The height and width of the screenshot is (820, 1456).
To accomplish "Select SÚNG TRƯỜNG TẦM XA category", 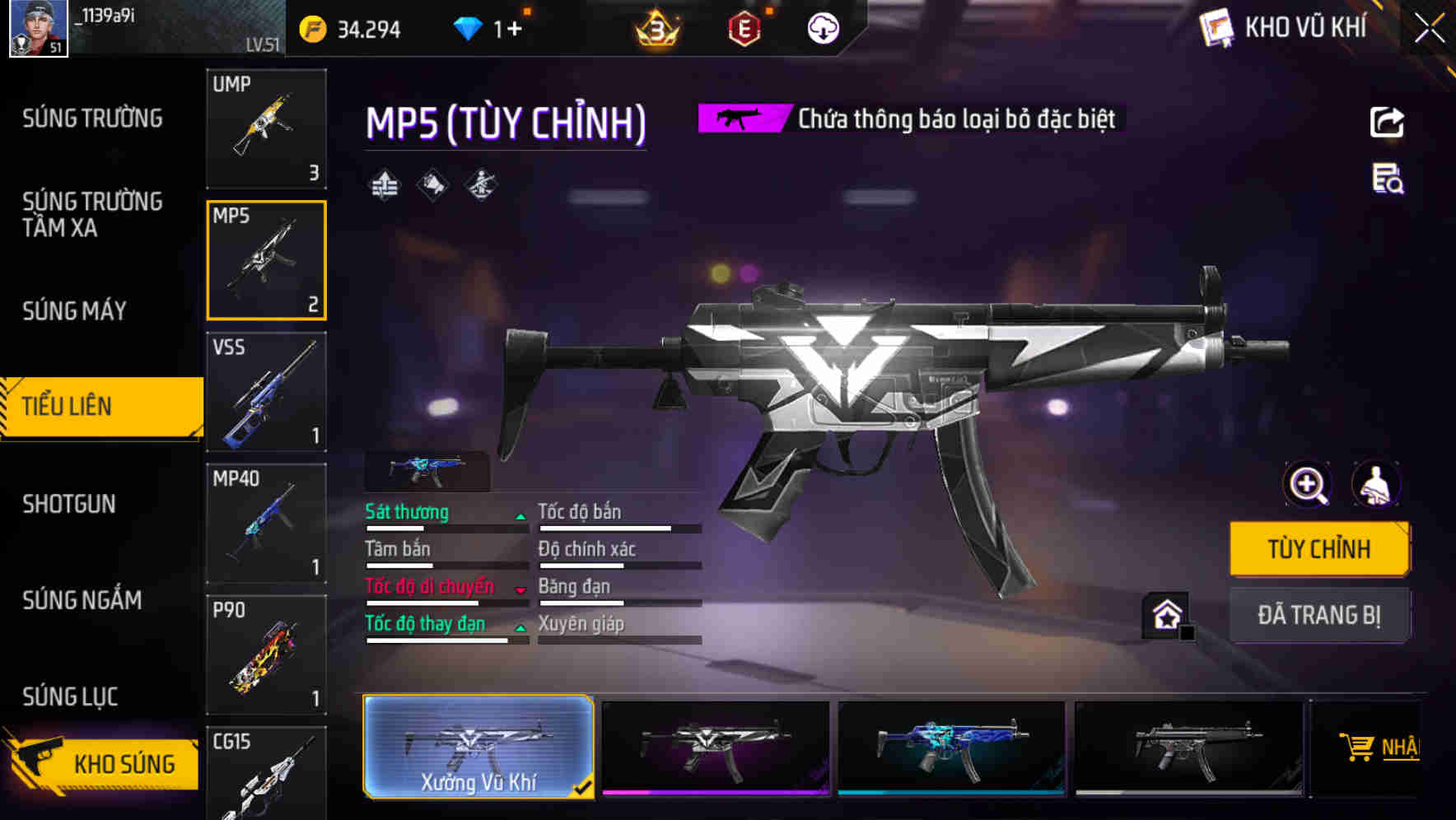I will (x=92, y=215).
